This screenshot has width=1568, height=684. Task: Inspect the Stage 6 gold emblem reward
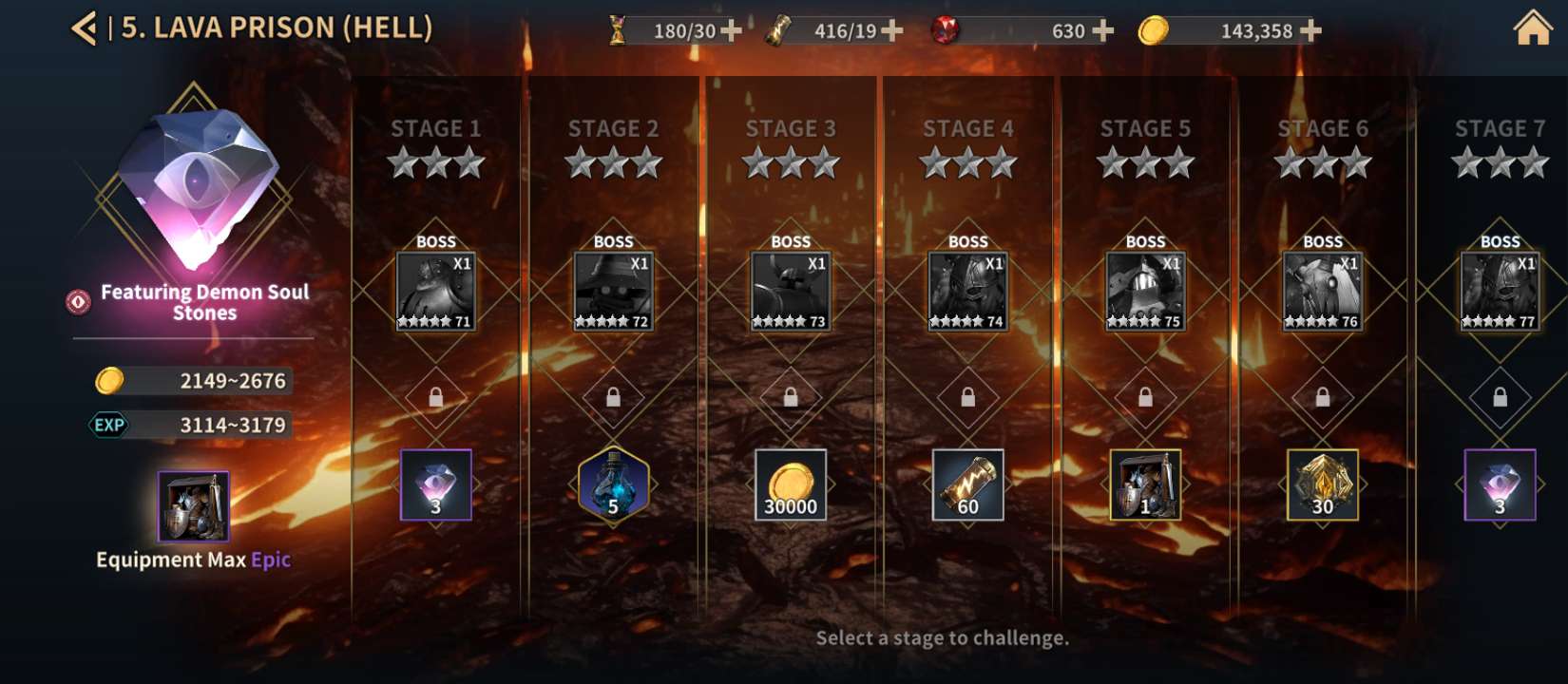pyautogui.click(x=1322, y=484)
